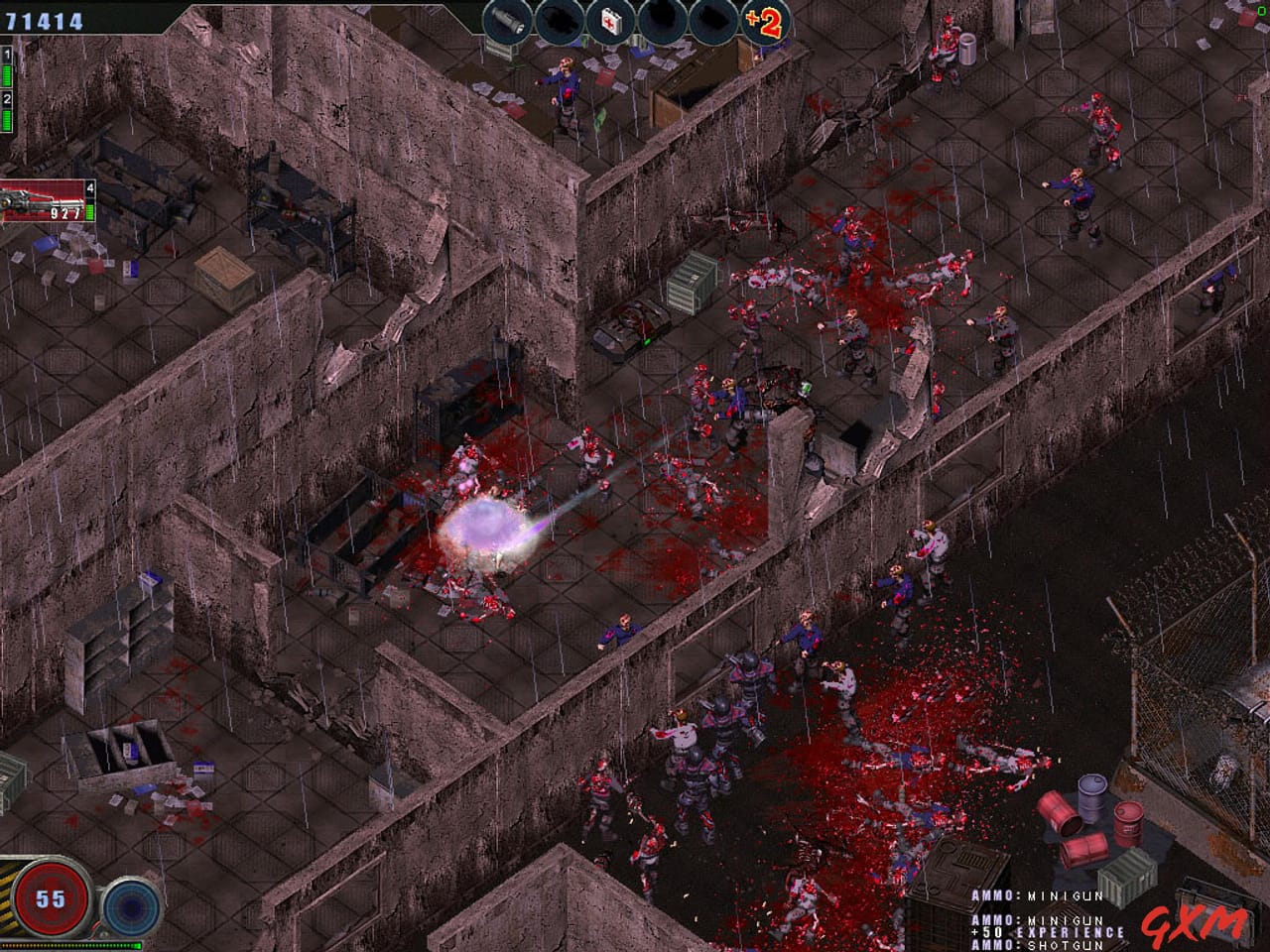Image resolution: width=1270 pixels, height=952 pixels.
Task: Open the blue radar display
Action: pyautogui.click(x=131, y=907)
